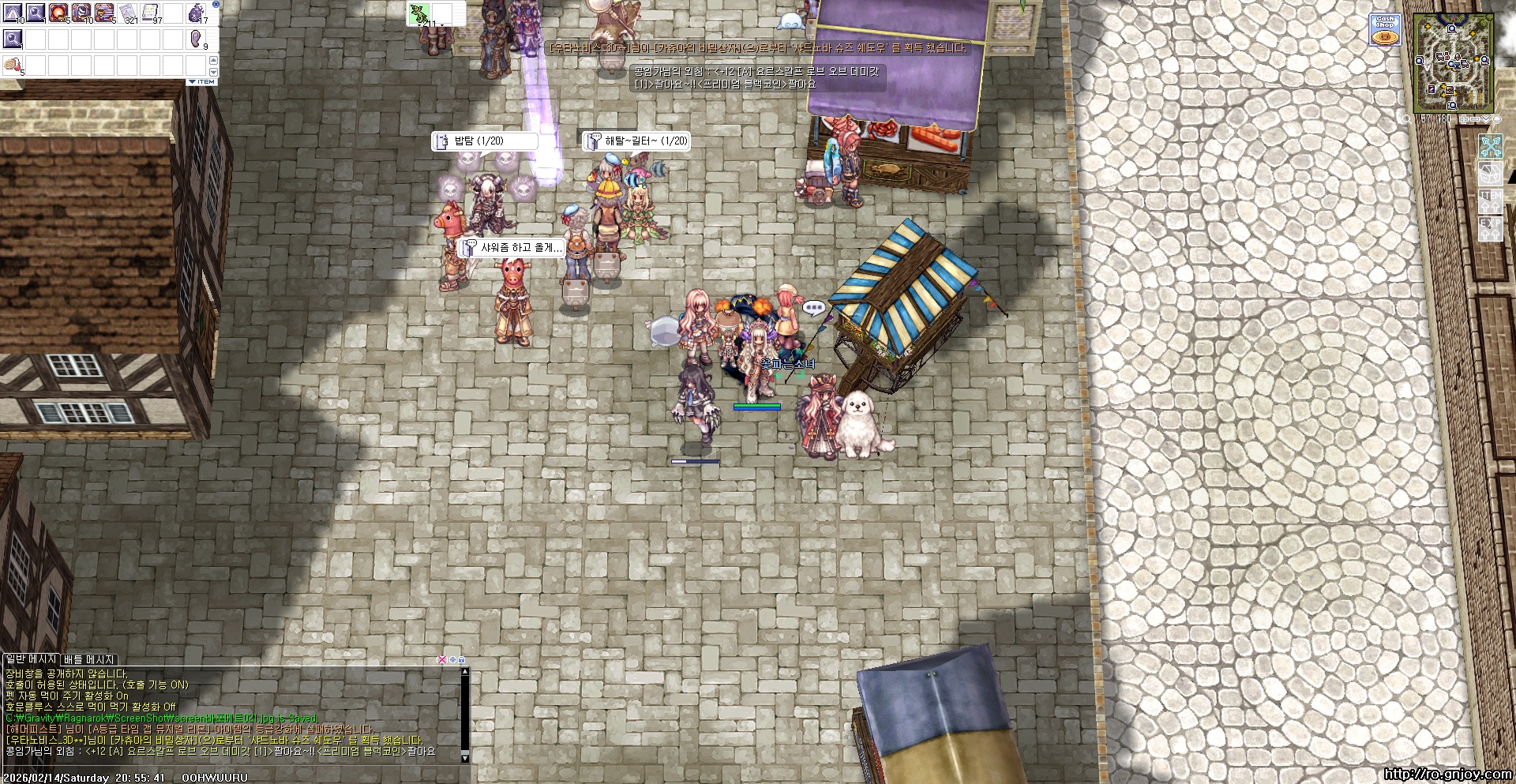
Task: Select the 일반 메시지 chat tab
Action: click(31, 659)
